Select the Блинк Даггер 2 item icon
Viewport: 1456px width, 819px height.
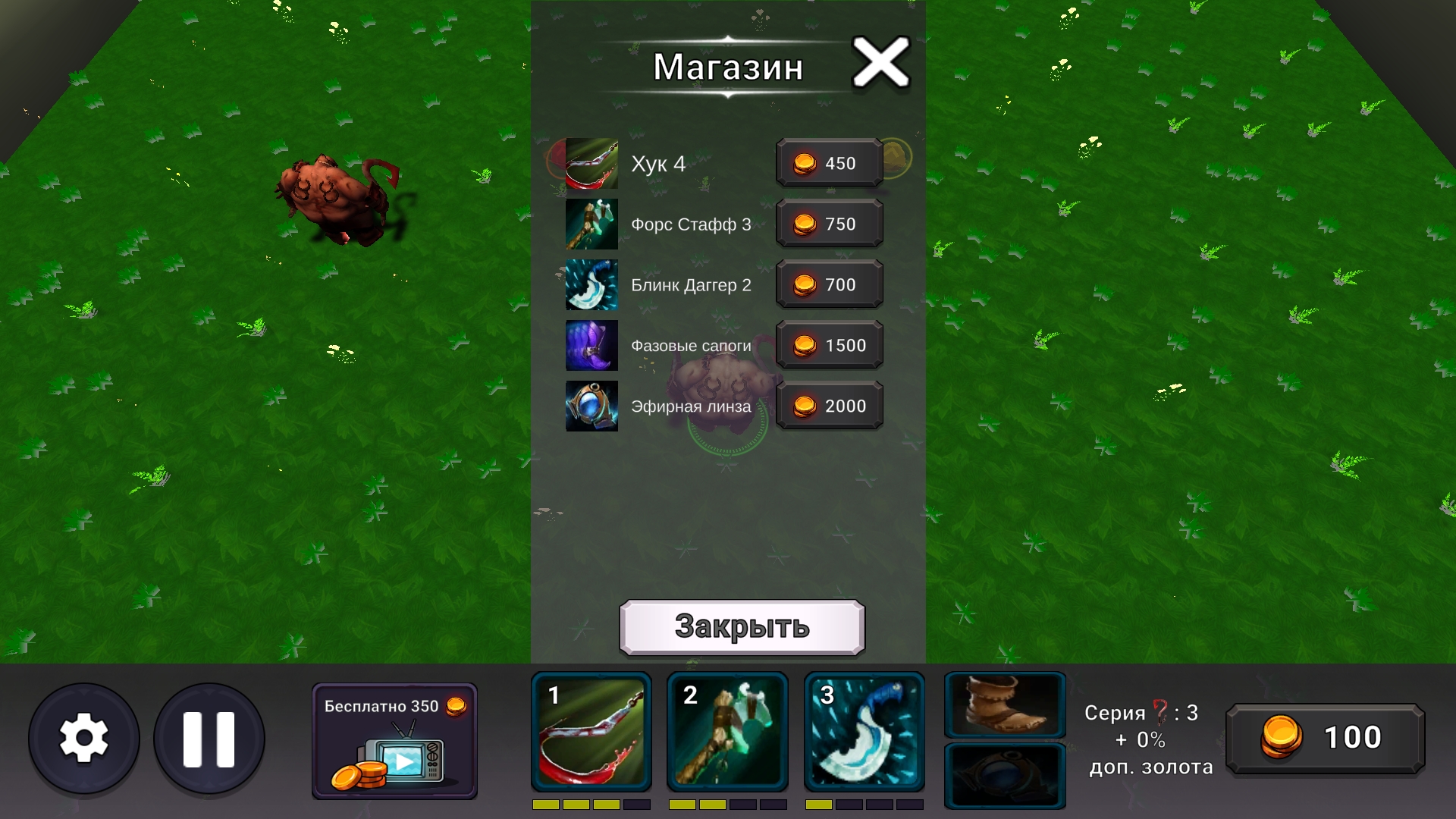591,284
